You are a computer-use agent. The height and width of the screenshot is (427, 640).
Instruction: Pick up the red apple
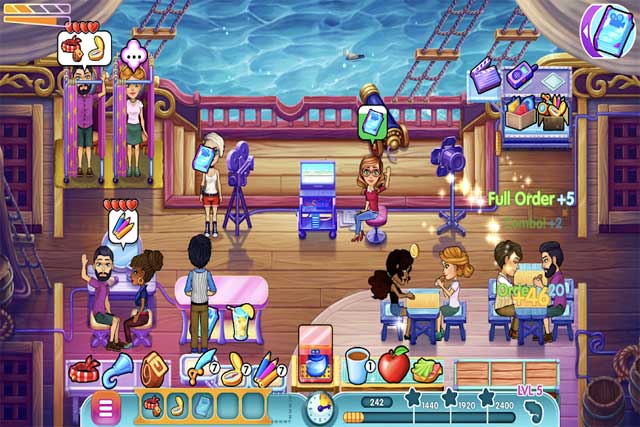(x=393, y=367)
